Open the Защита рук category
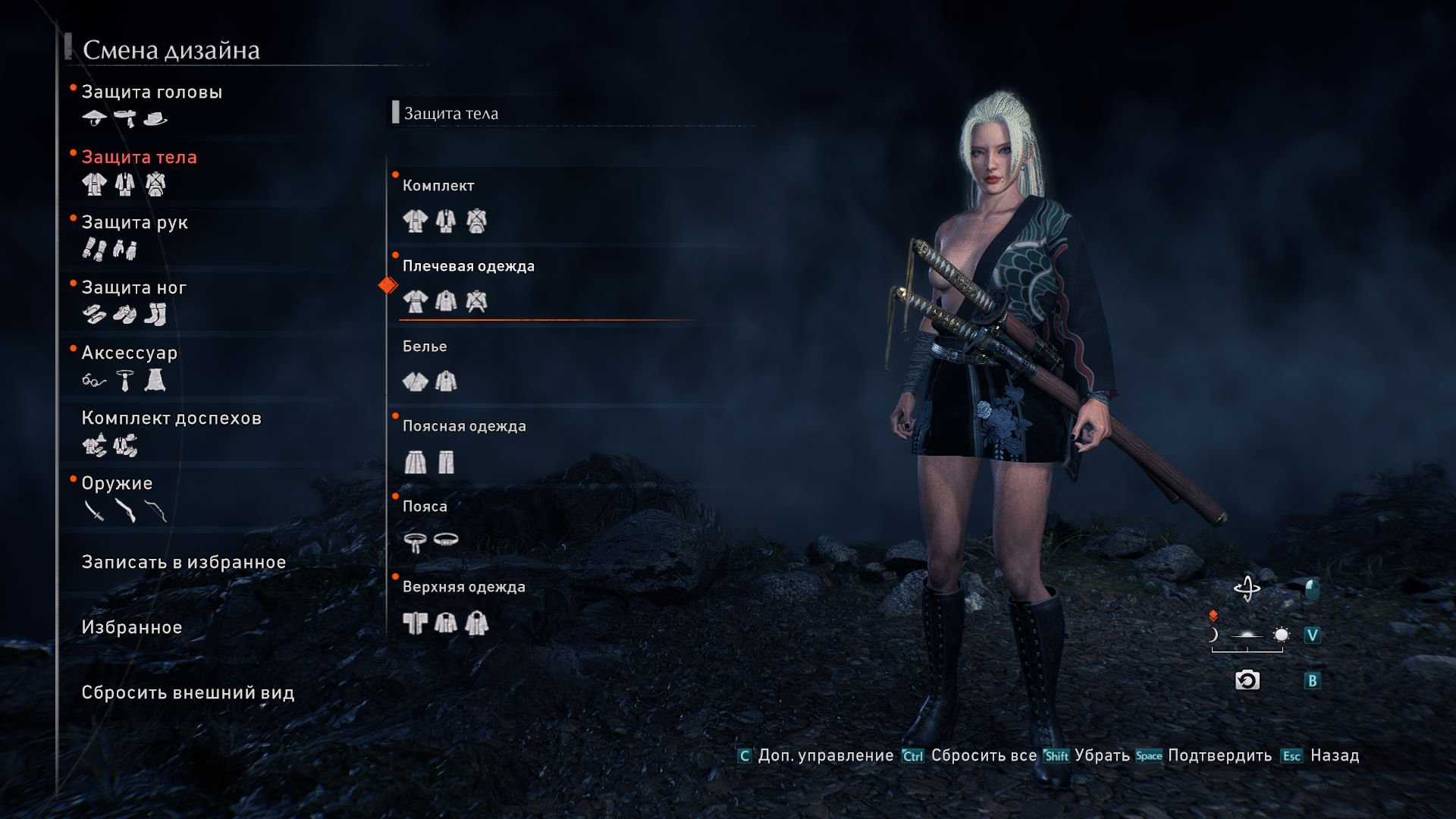 (134, 223)
